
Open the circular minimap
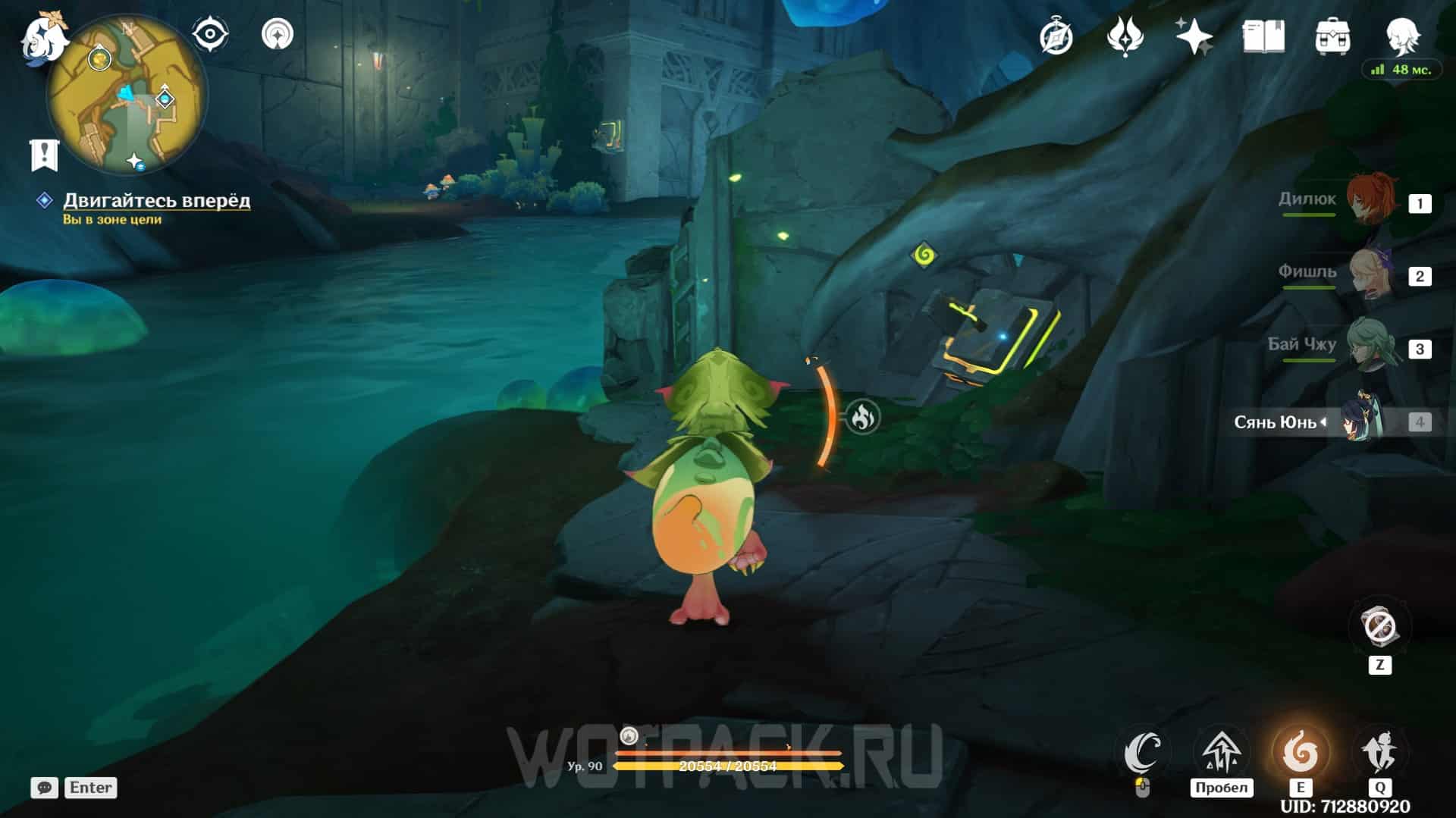[x=127, y=96]
